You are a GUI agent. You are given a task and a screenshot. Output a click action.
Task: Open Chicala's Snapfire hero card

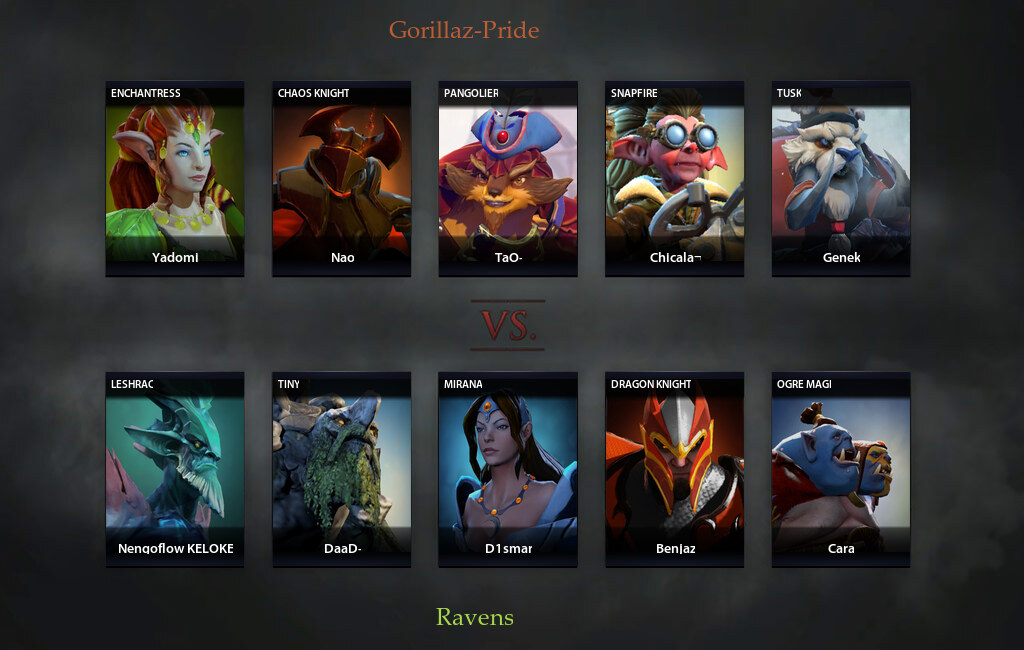pos(675,179)
